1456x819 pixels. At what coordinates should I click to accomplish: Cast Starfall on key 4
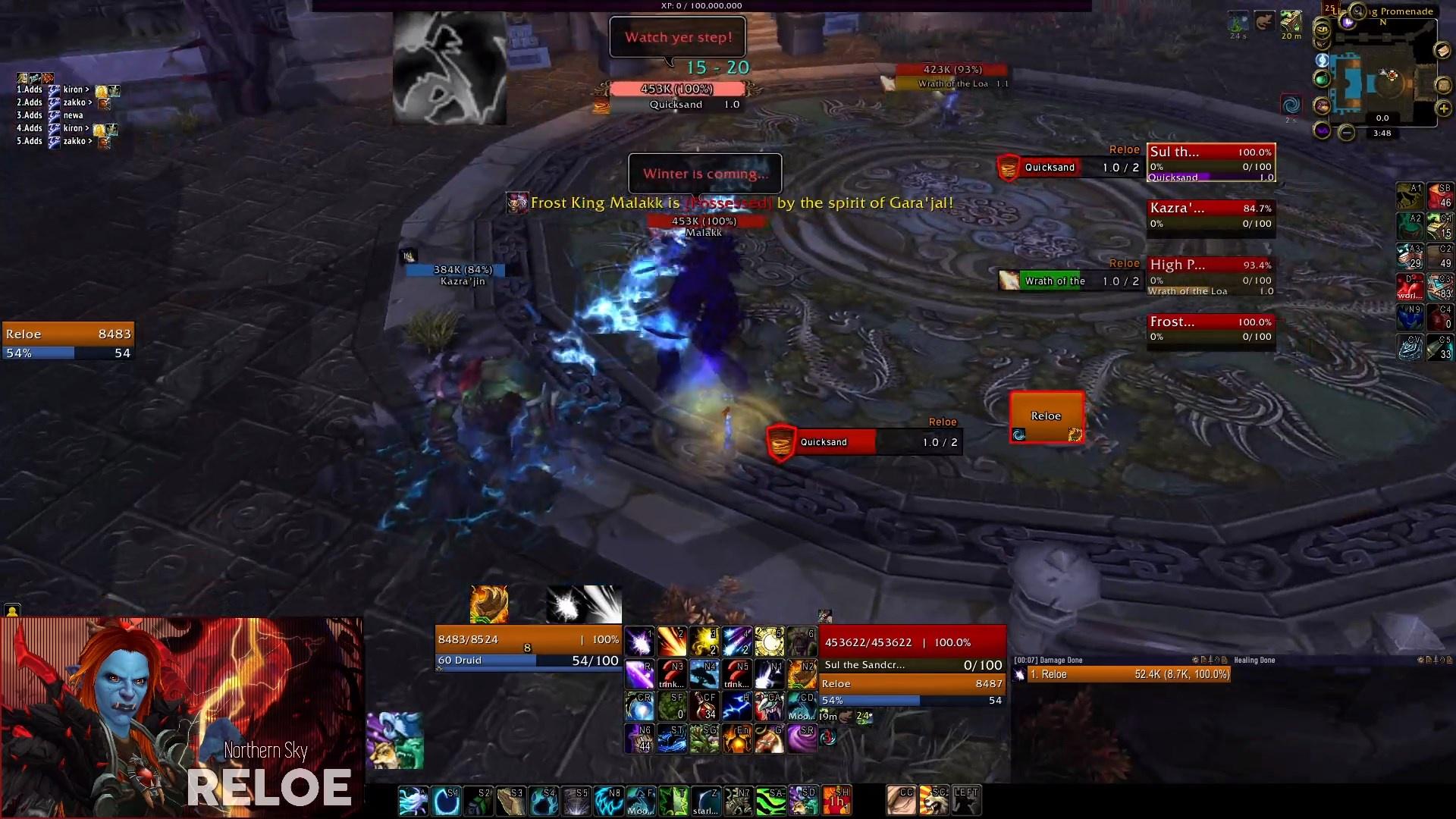click(736, 642)
